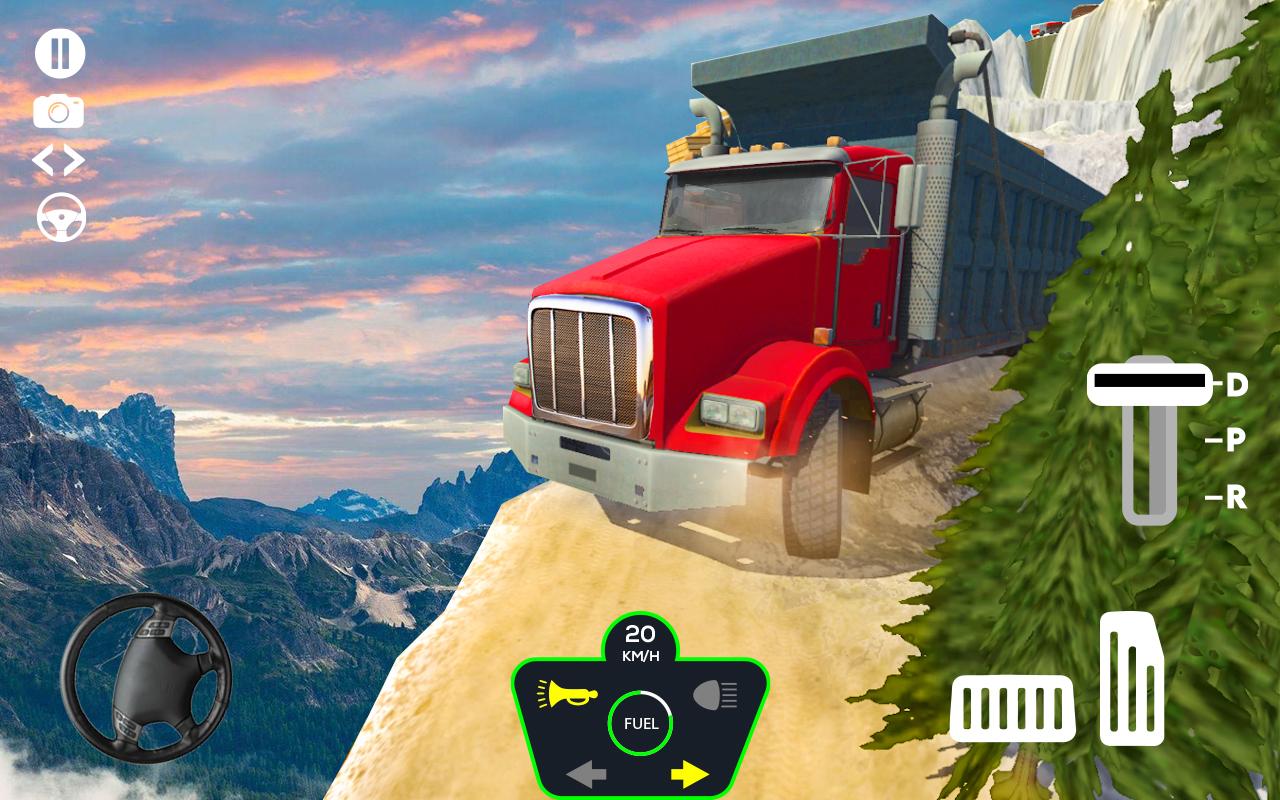Honk the yellow horn
The width and height of the screenshot is (1280, 800).
click(x=567, y=693)
